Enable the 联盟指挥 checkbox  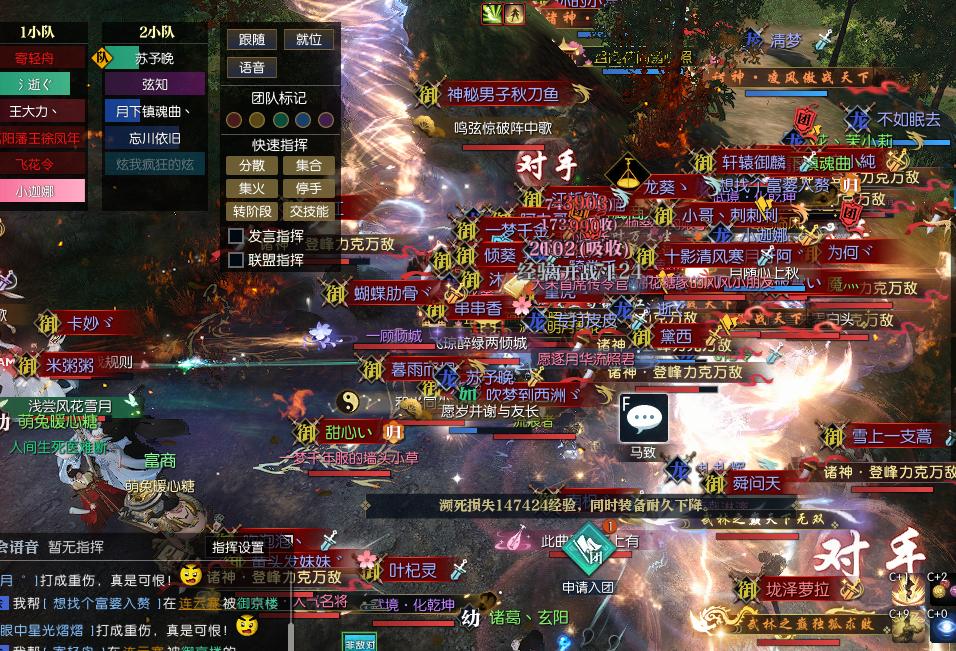pos(236,260)
